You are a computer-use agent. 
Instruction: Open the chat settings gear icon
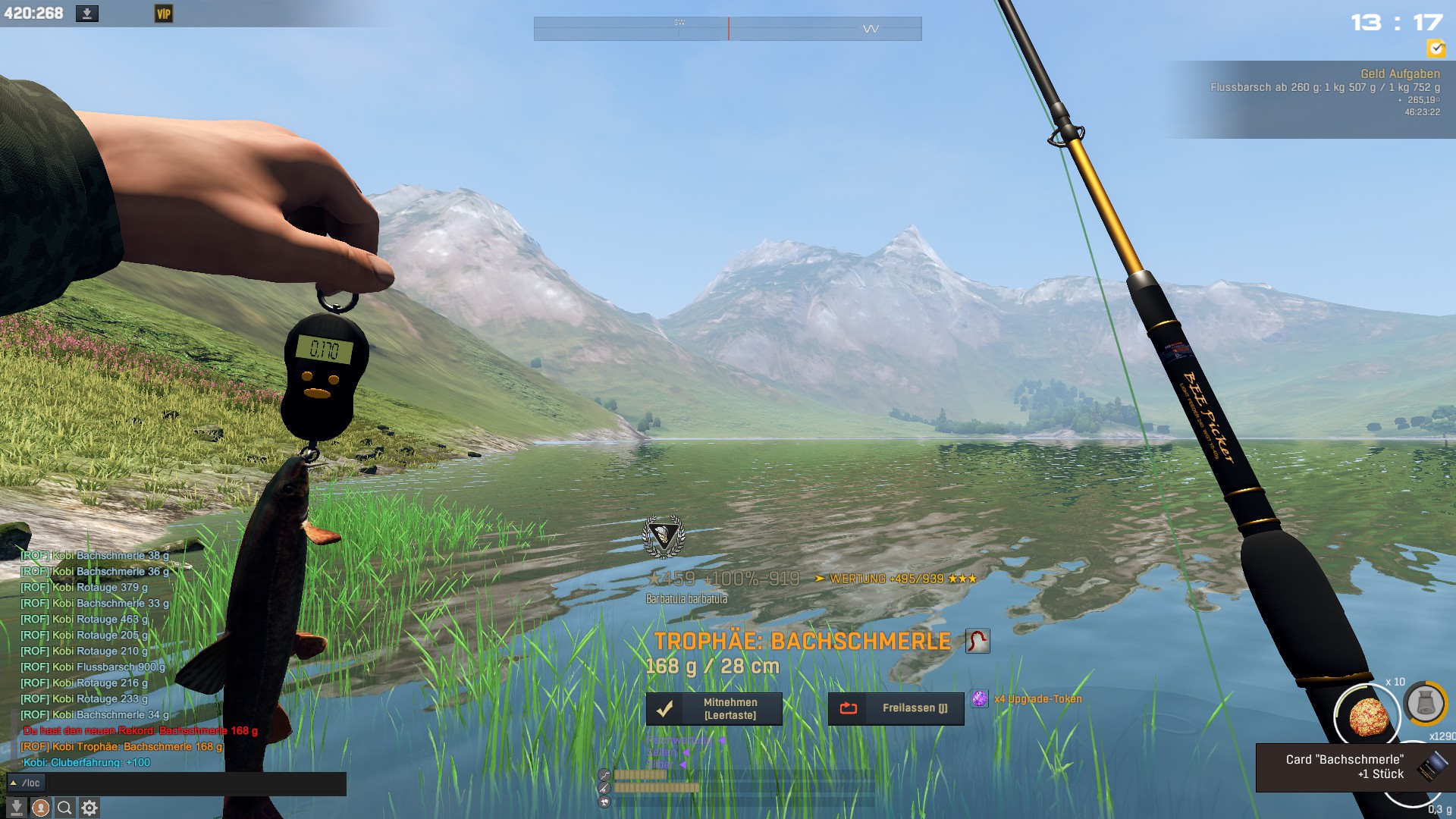tap(89, 808)
